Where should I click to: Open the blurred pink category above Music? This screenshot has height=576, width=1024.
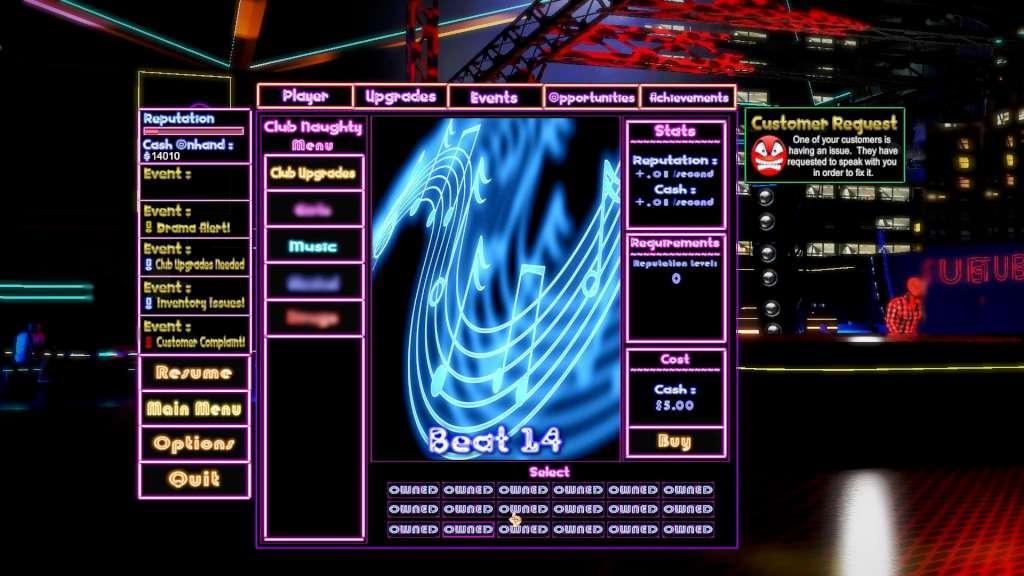coord(313,209)
